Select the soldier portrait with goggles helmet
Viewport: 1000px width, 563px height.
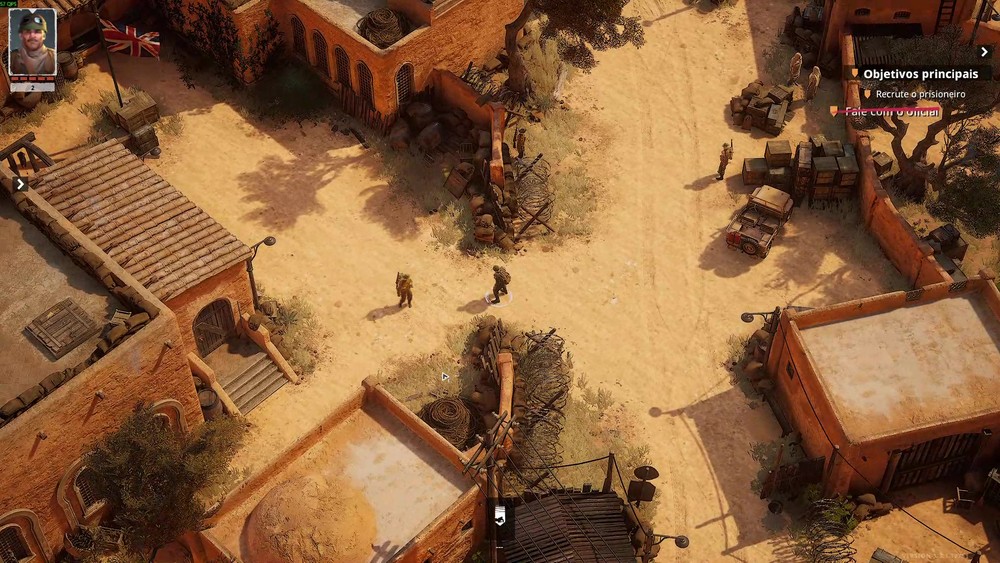(32, 43)
